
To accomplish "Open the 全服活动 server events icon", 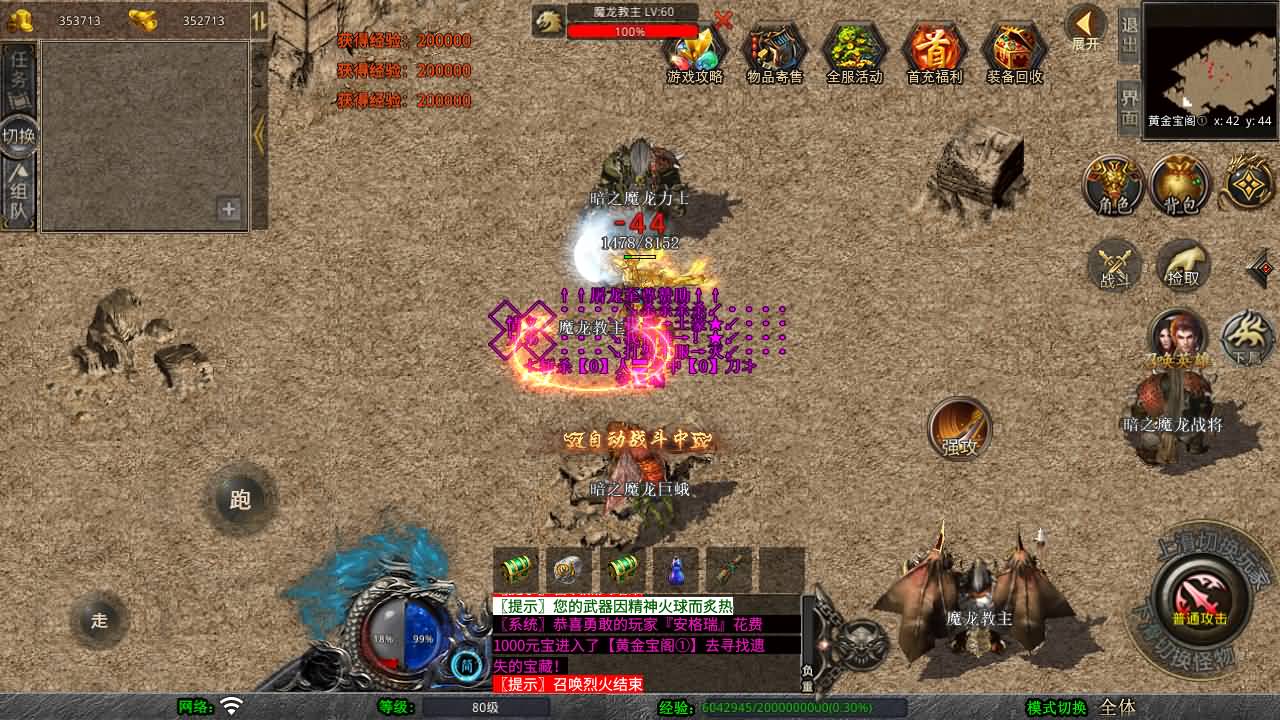I will point(855,52).
